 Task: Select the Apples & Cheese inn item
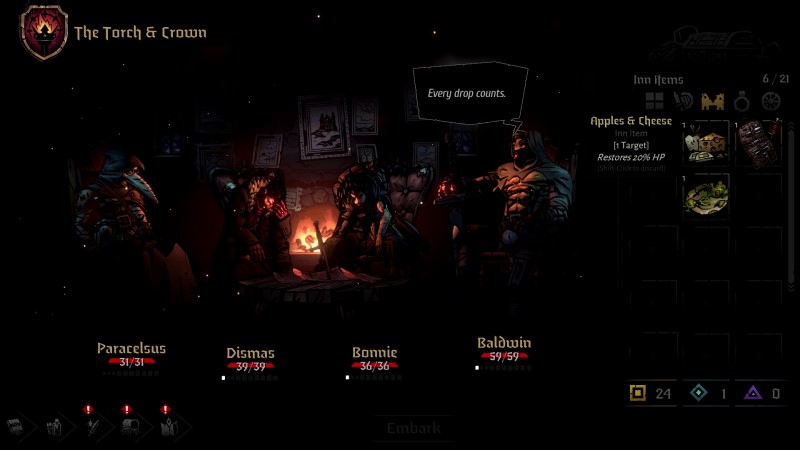707,142
